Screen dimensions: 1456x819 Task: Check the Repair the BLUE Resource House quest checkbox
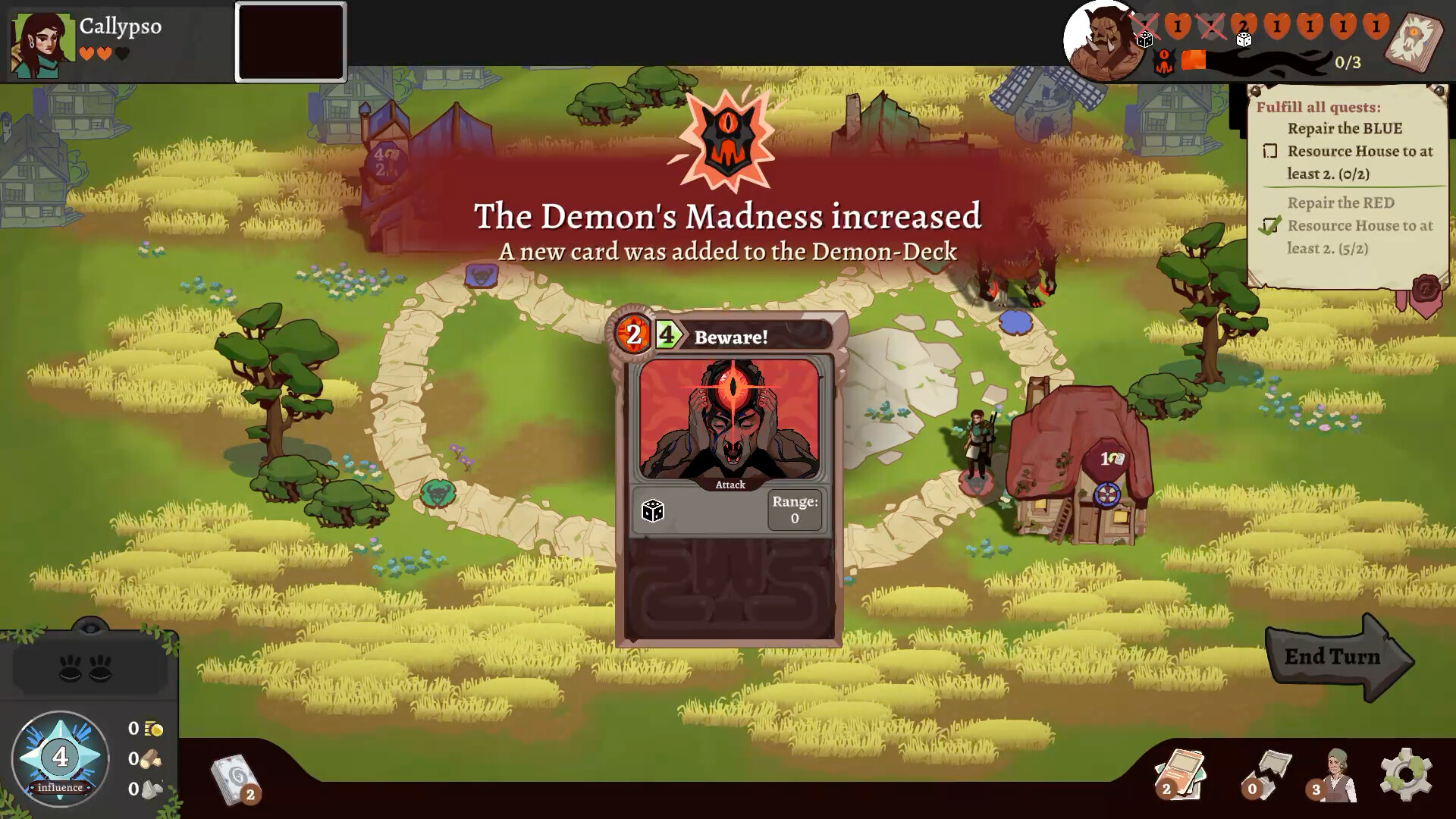[x=1269, y=152]
